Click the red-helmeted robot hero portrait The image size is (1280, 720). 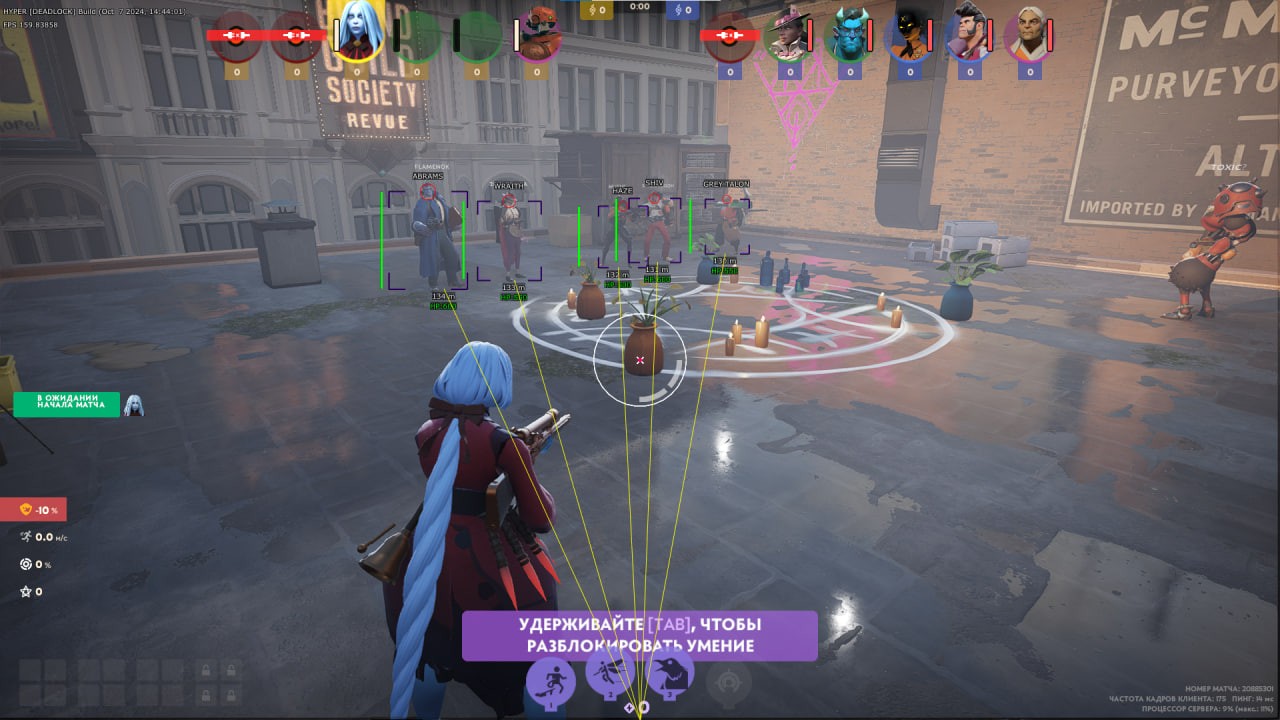(539, 35)
